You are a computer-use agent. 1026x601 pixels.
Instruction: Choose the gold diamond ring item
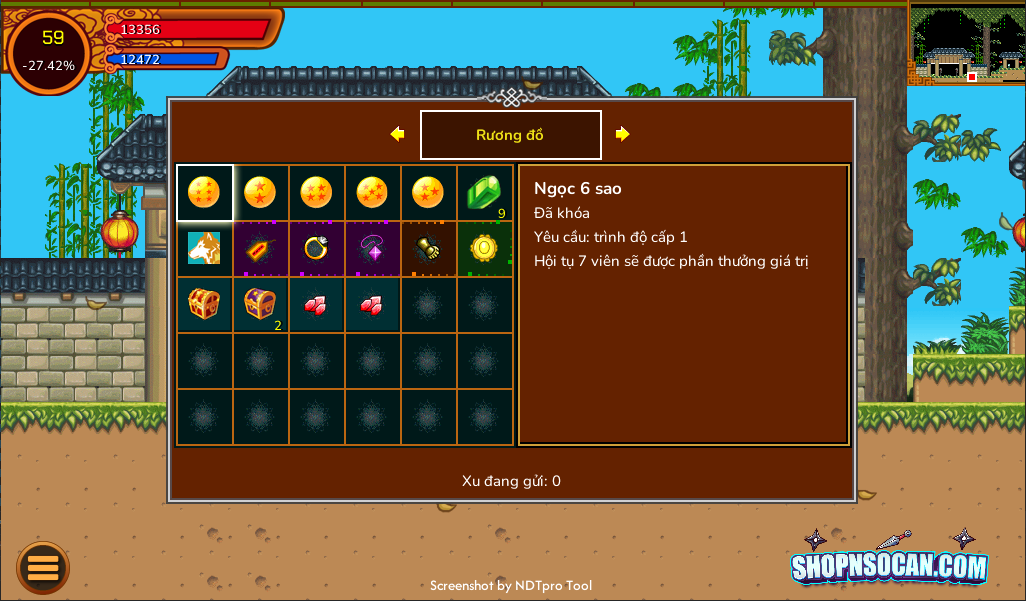(317, 249)
